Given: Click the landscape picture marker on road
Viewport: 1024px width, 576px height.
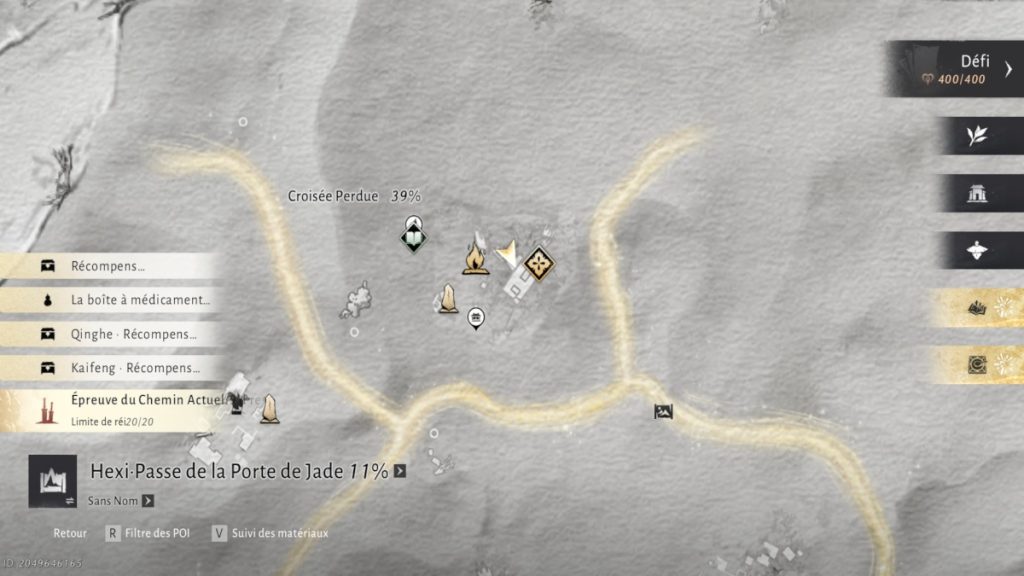Looking at the screenshot, I should [x=663, y=411].
